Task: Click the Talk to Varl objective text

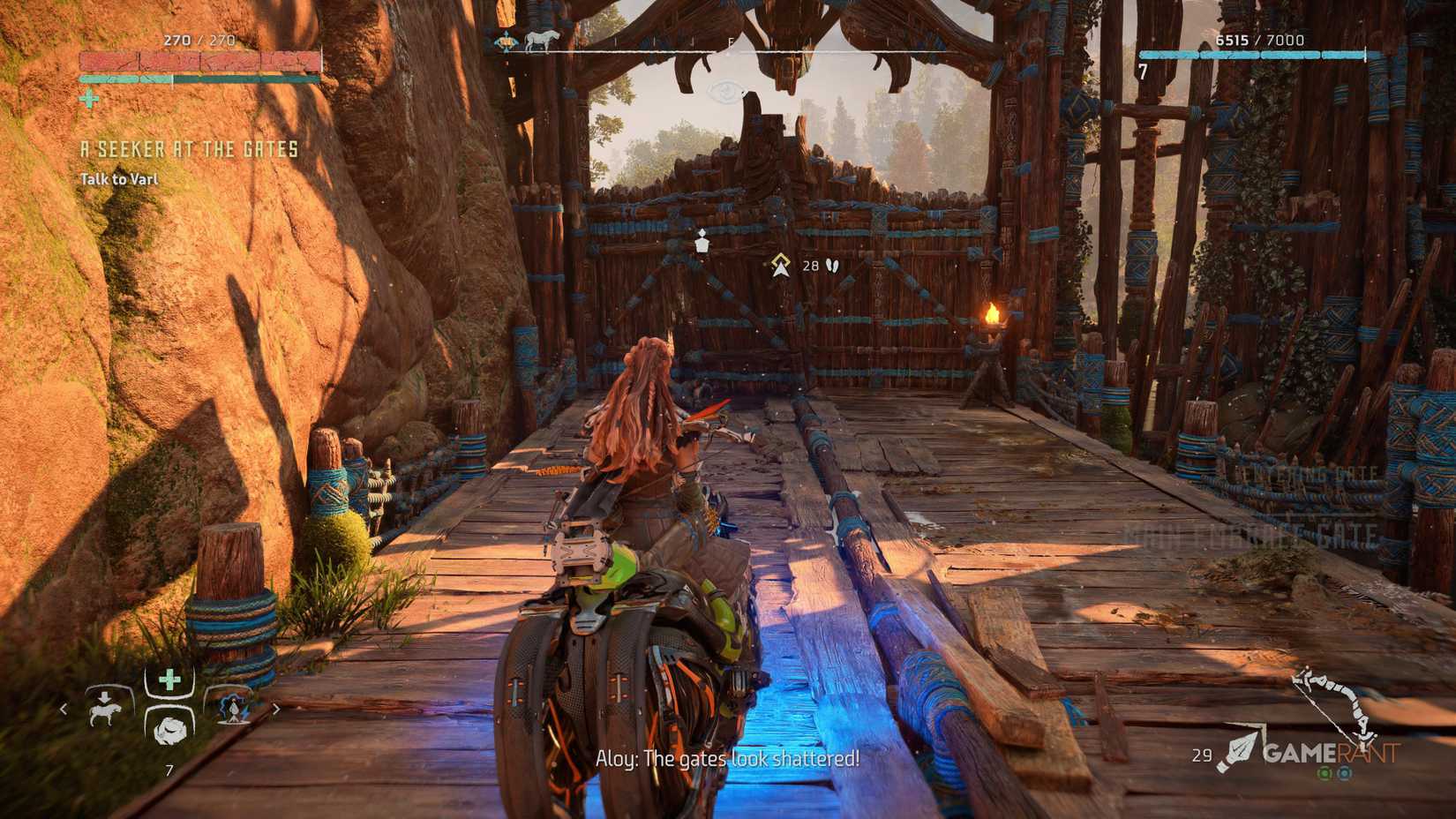Action: pos(121,177)
